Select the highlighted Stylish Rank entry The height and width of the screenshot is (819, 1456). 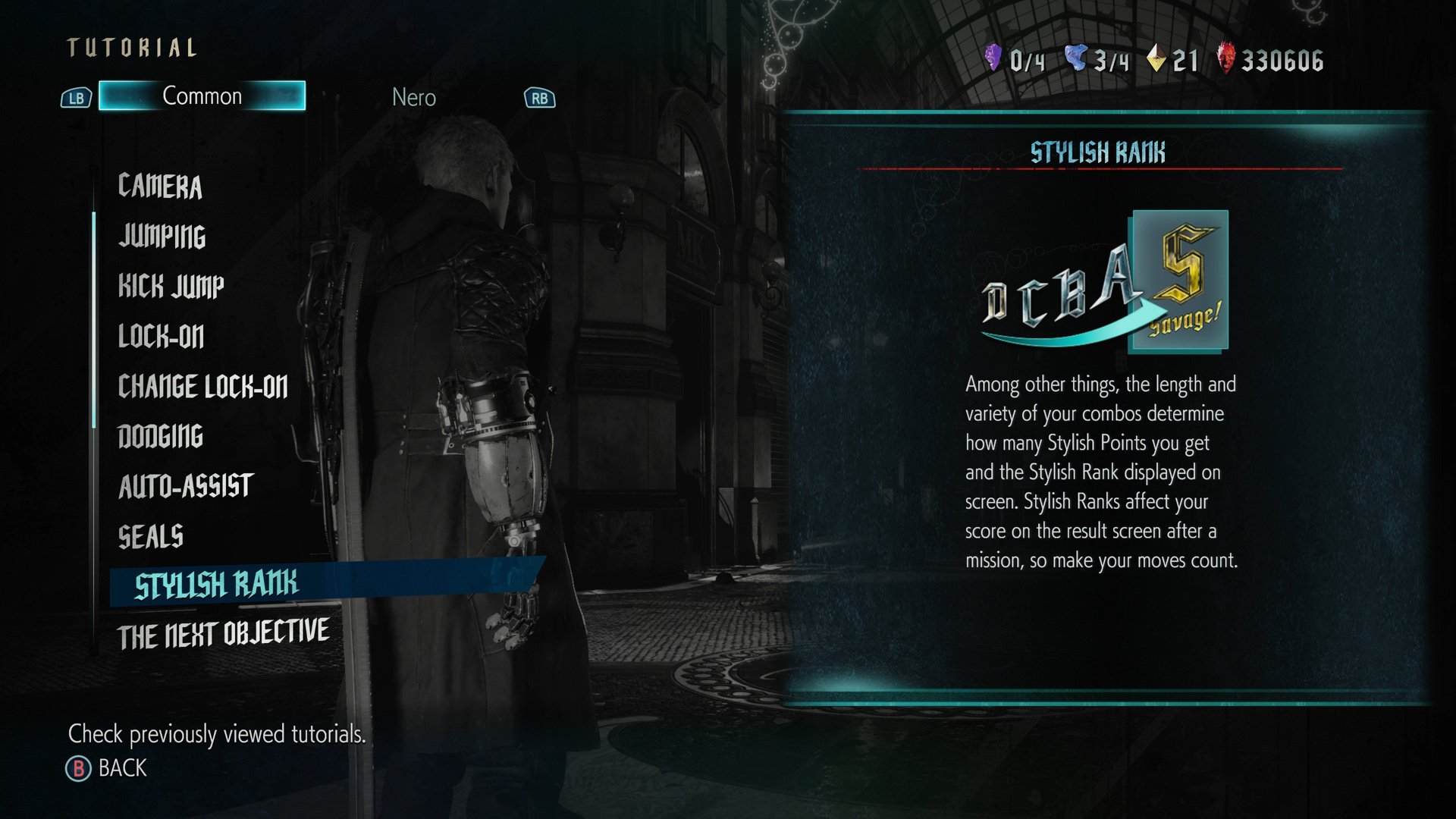(217, 585)
